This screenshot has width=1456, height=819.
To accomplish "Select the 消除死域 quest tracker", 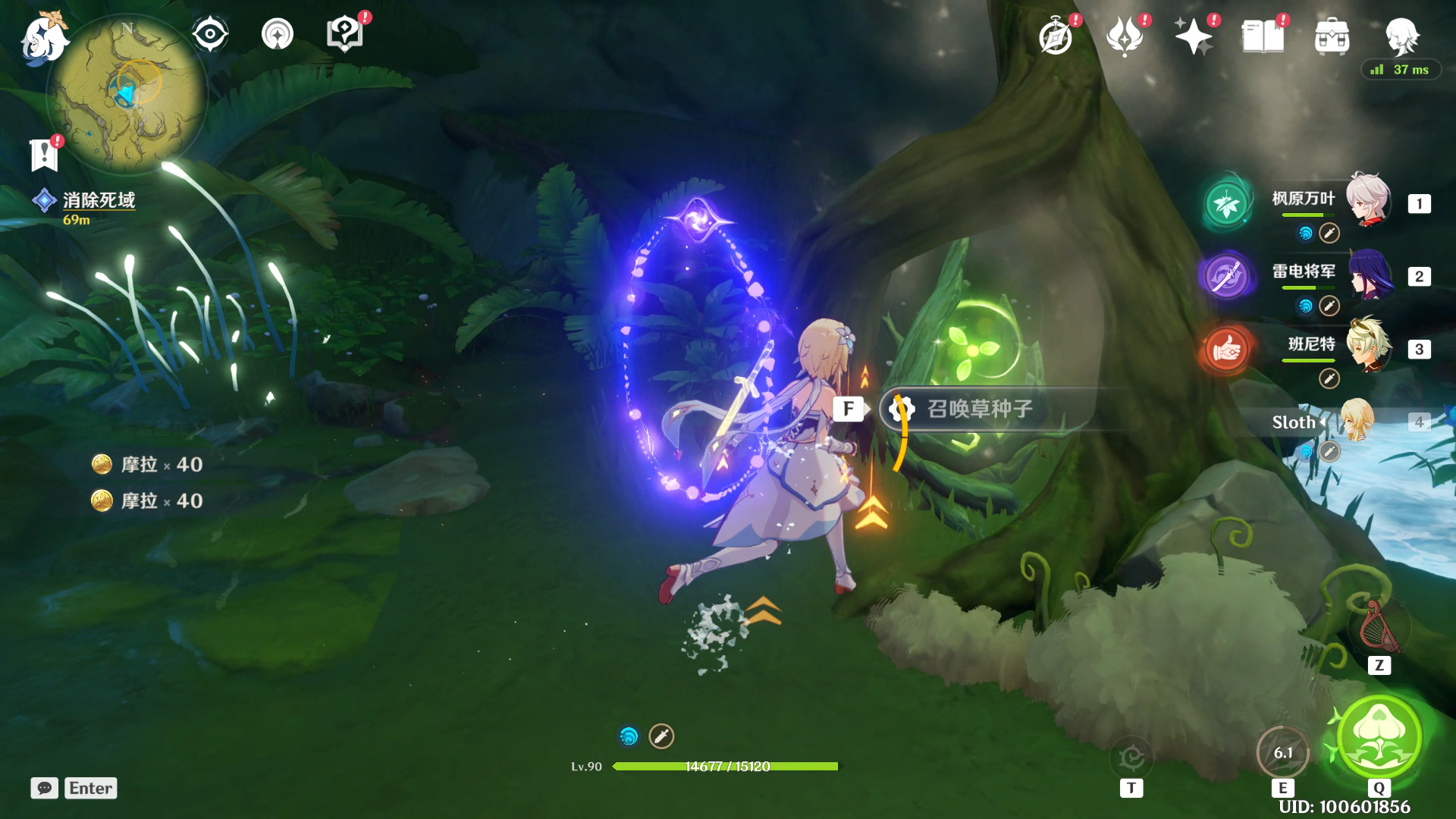I will click(99, 200).
